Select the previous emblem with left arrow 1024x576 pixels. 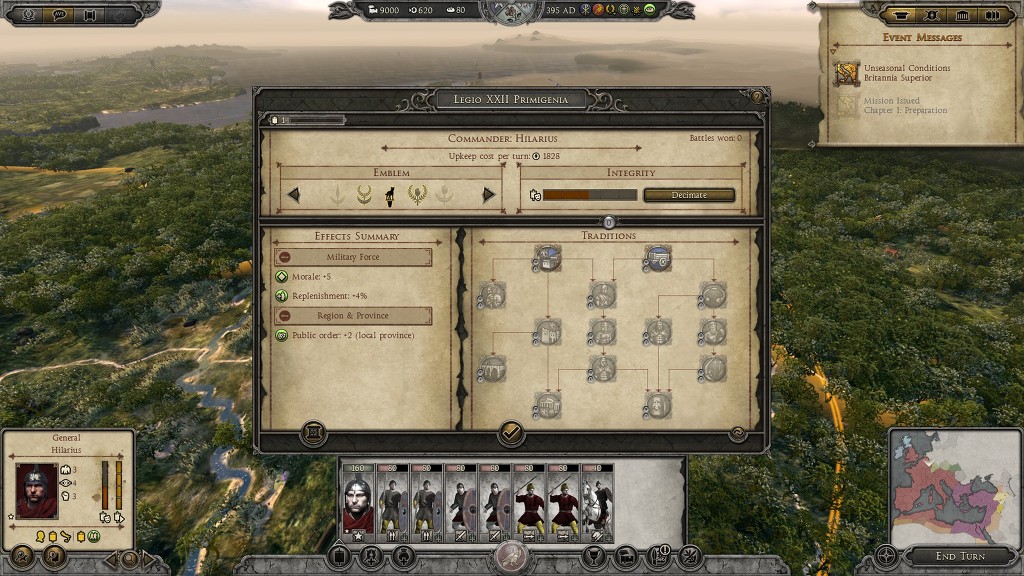pyautogui.click(x=294, y=195)
